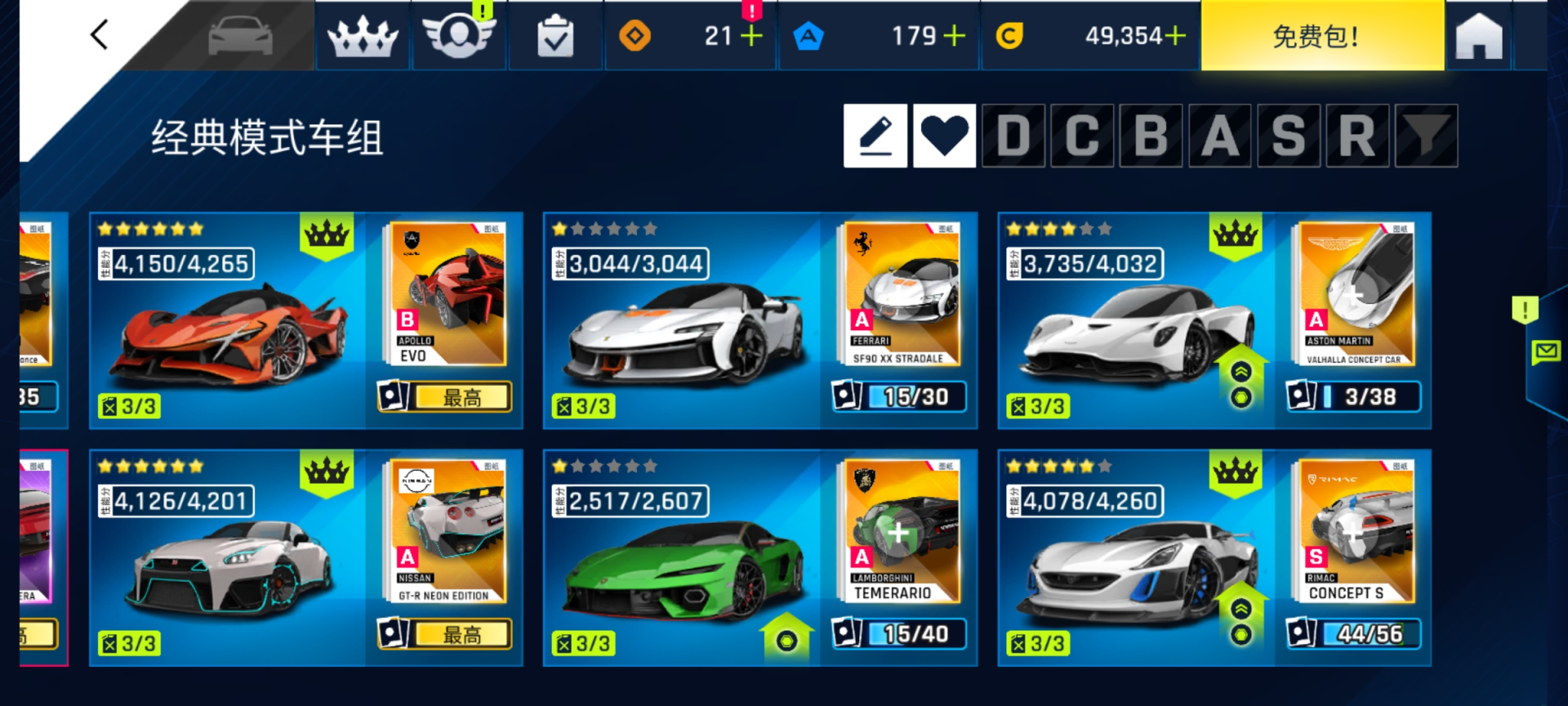Filter cars by class B
This screenshot has height=706, width=1568.
pos(1151,136)
